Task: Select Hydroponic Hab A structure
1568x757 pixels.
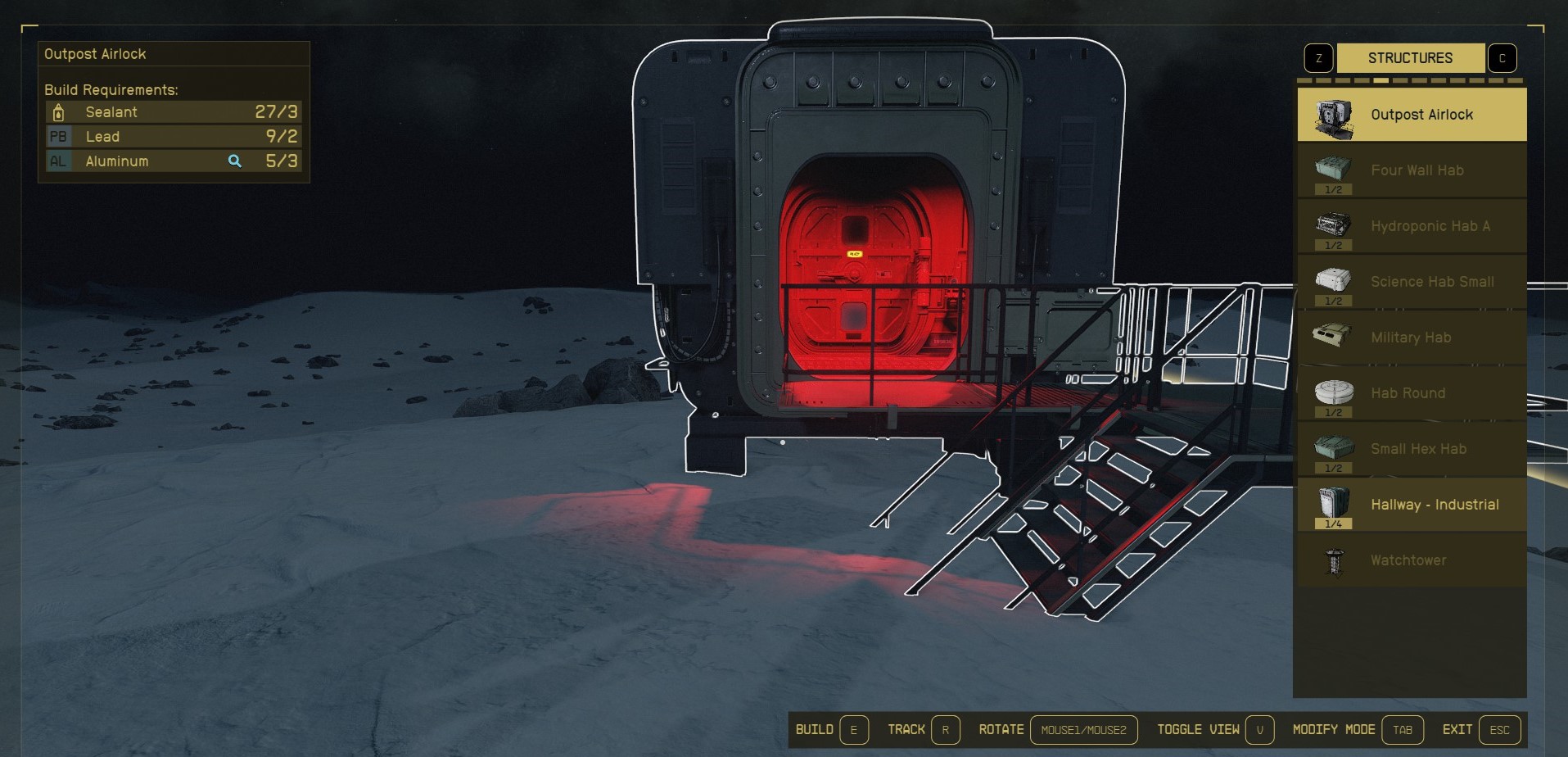Action: [1412, 226]
